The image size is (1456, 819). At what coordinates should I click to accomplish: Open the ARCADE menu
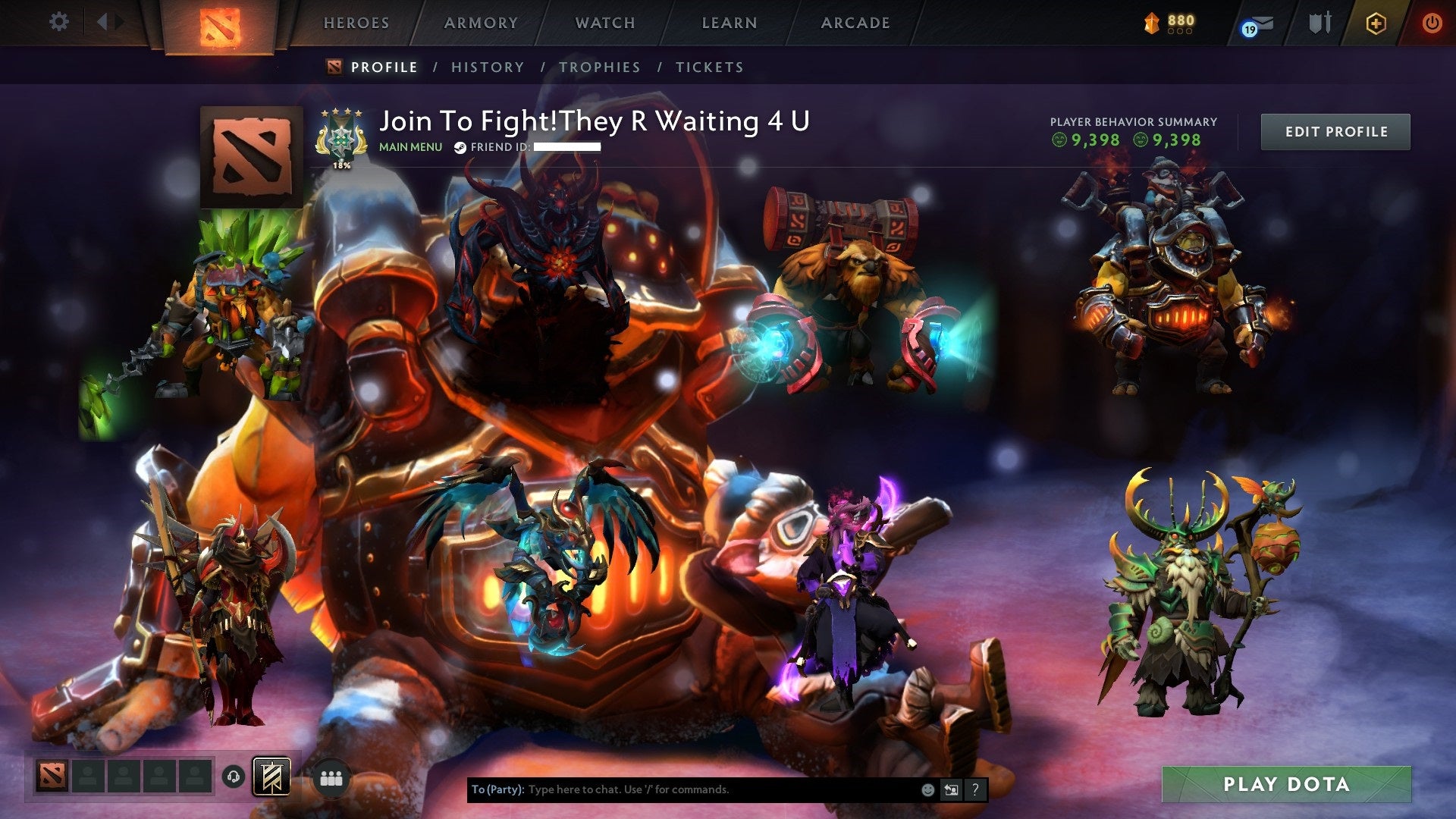coord(855,23)
